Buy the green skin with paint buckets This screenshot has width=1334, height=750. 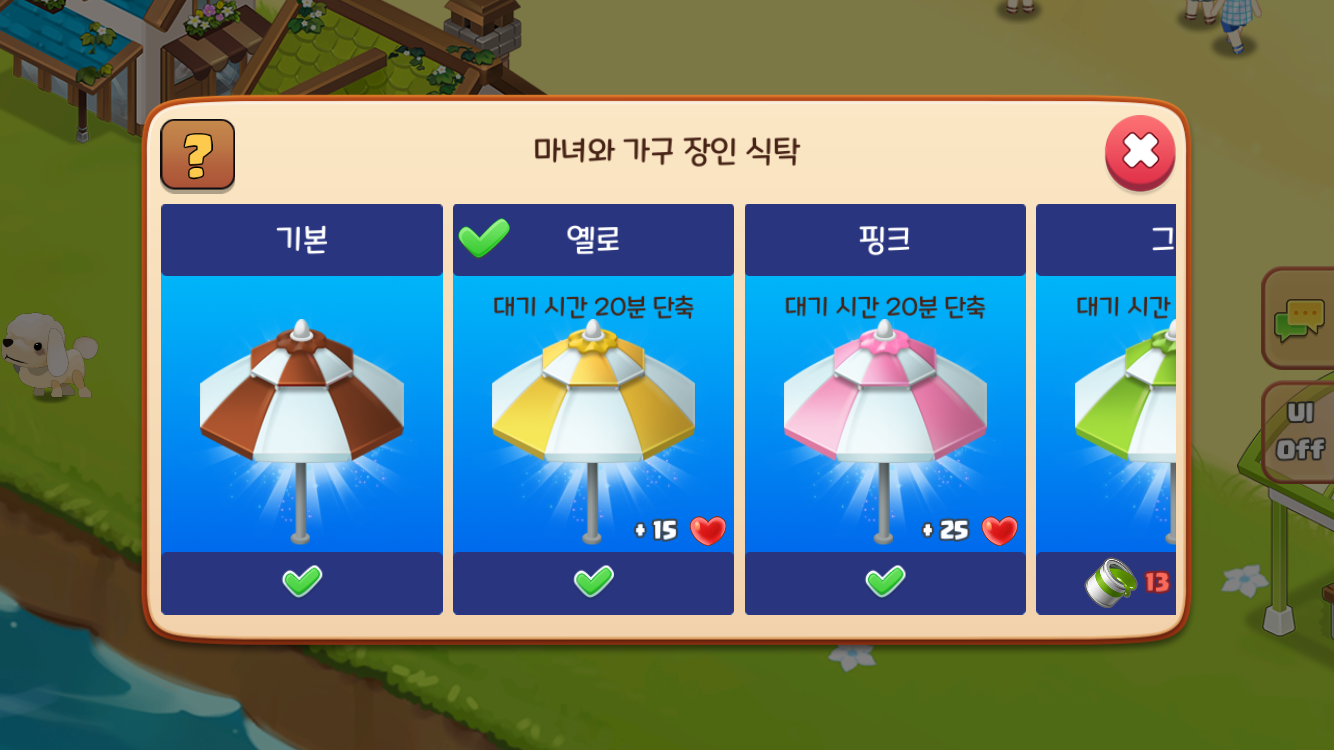click(x=1126, y=583)
